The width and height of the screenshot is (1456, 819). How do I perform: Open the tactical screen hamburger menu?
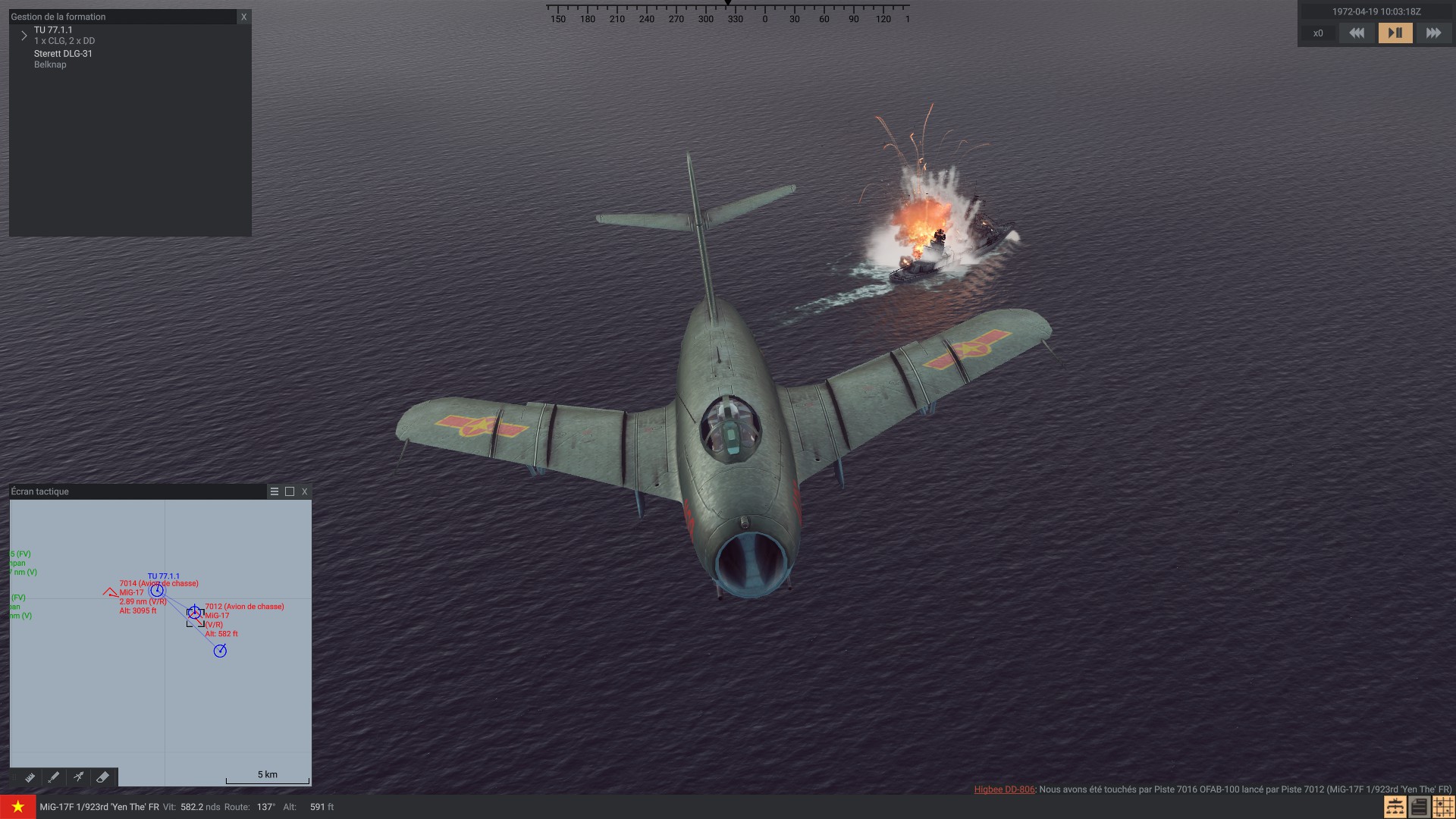(275, 491)
